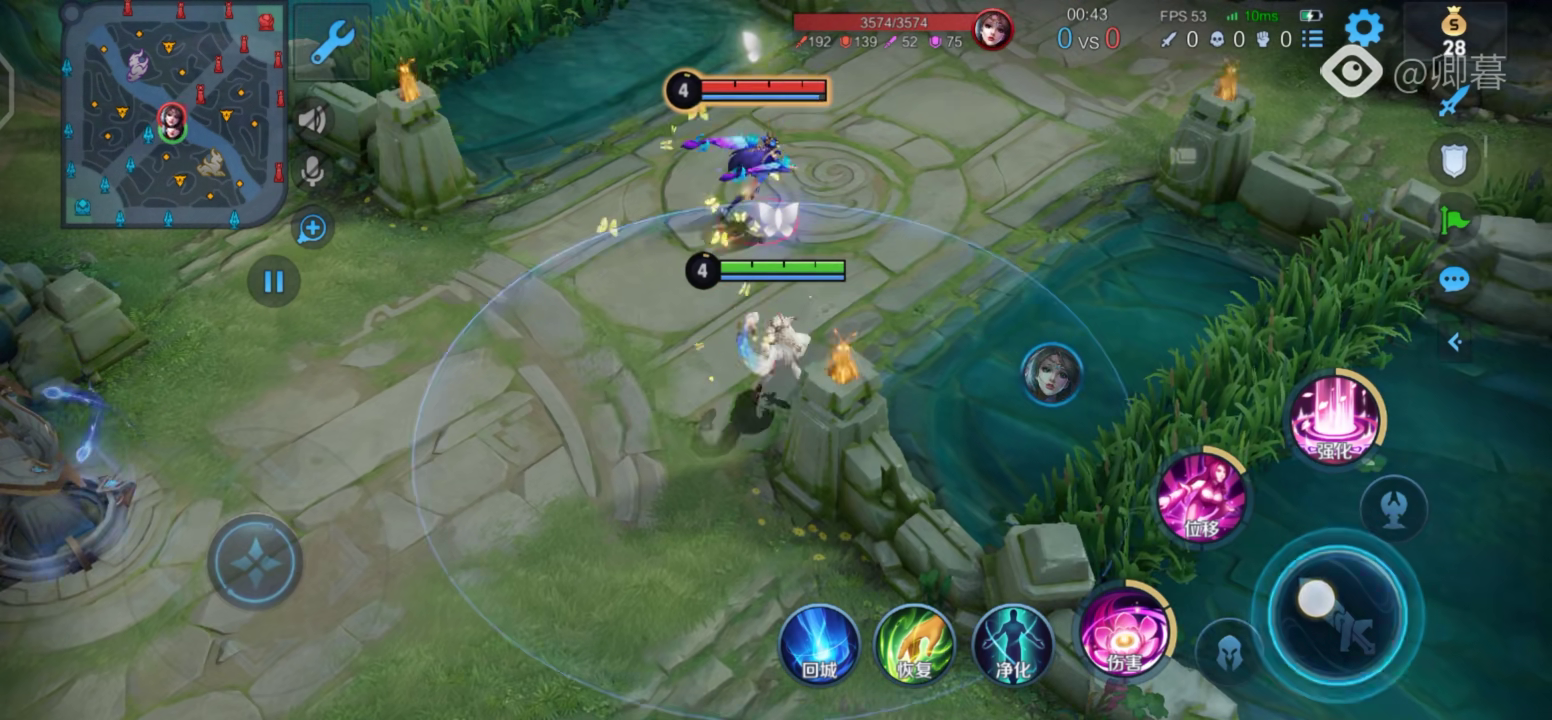The height and width of the screenshot is (720, 1552).
Task: Use the 伤害 lotus skill
Action: 1124,632
